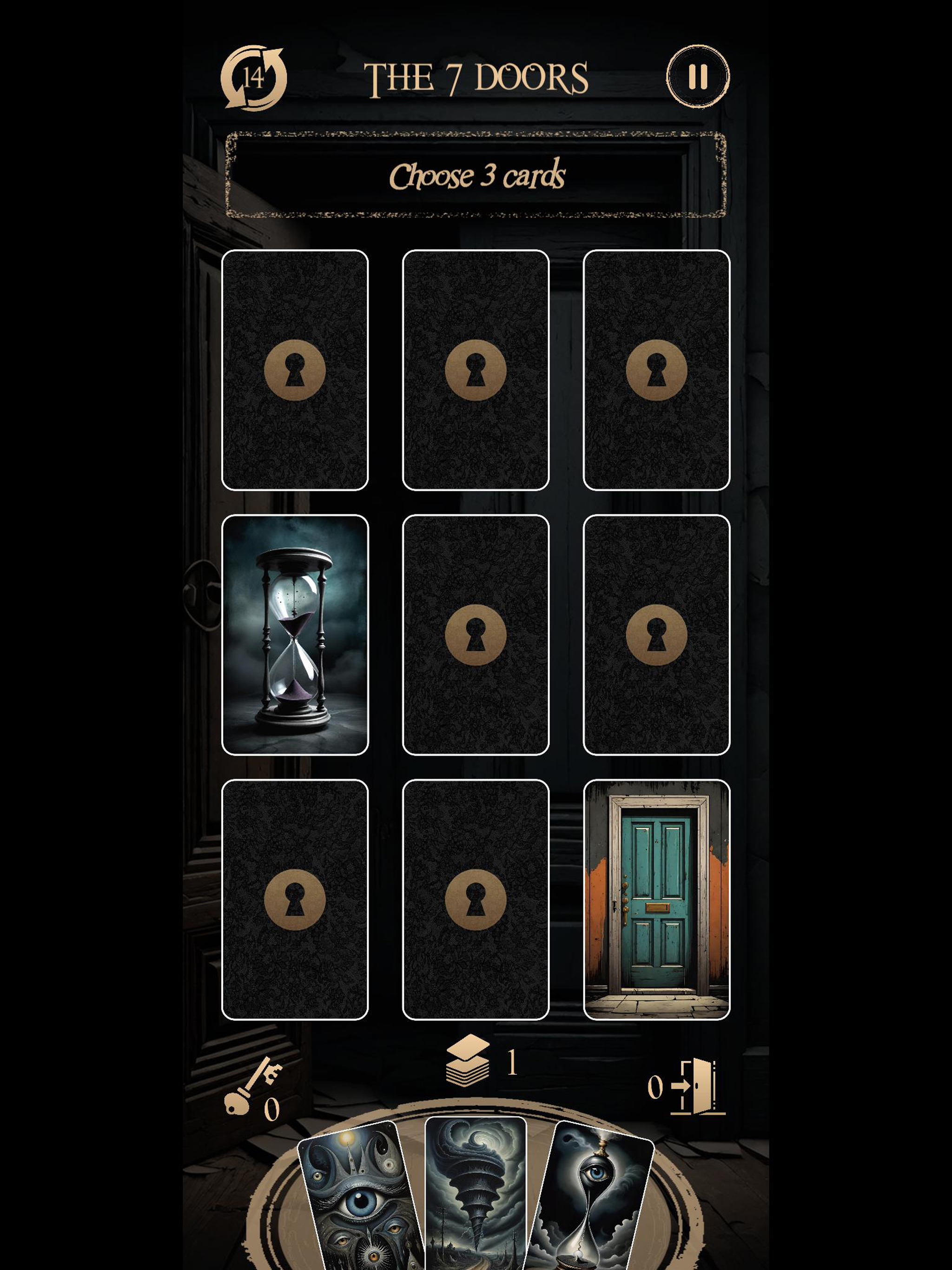This screenshot has width=952, height=1270.
Task: Click the exit door icon
Action: 697,1086
